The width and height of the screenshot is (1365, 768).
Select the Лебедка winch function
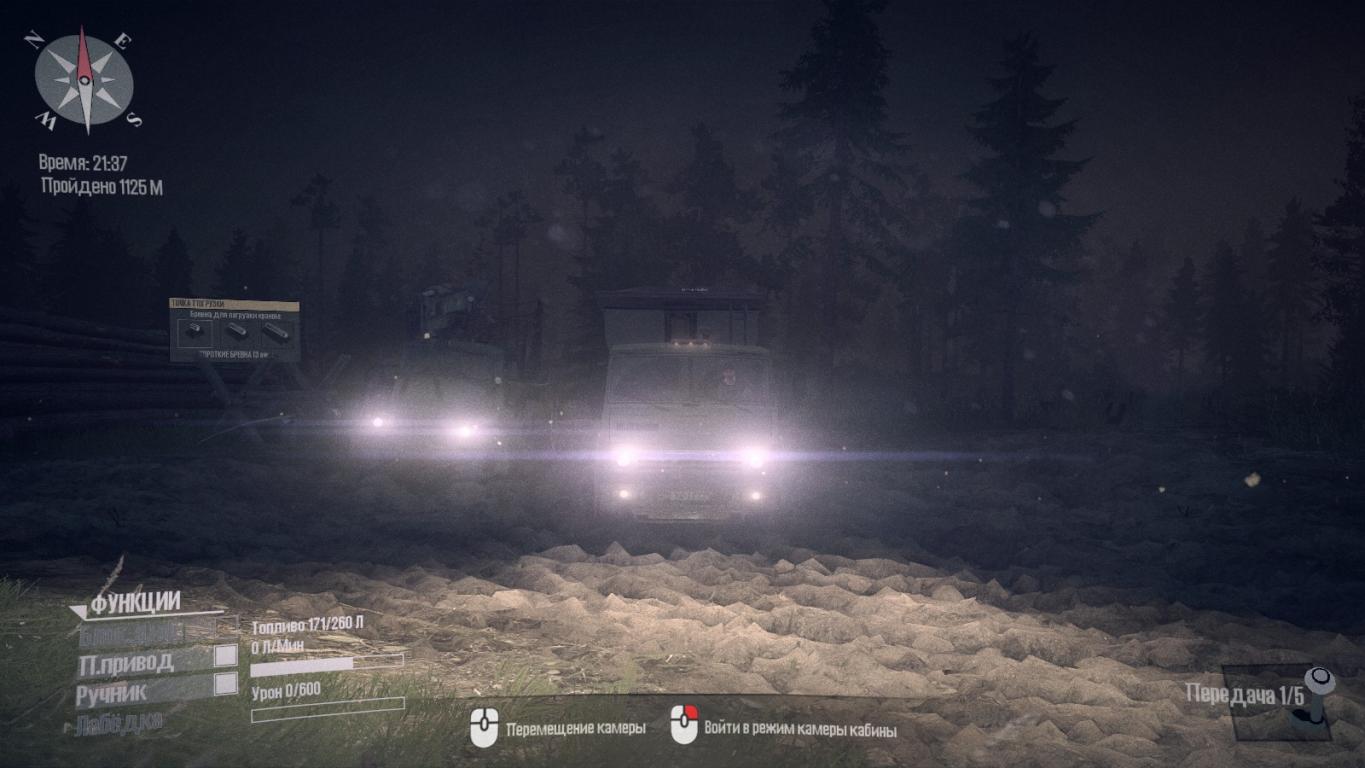(x=118, y=723)
